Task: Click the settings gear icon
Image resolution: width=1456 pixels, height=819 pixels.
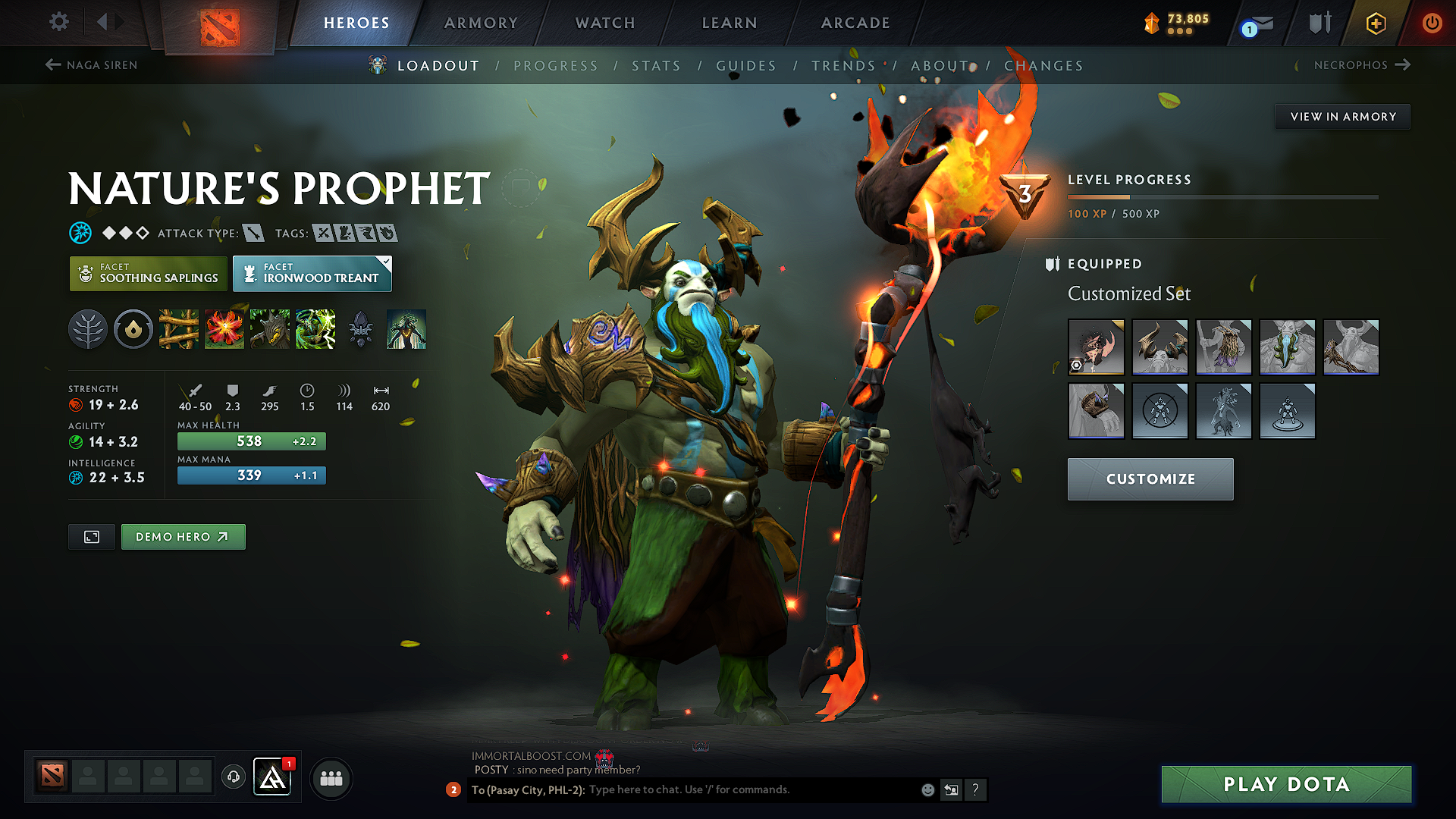Action: click(x=58, y=22)
